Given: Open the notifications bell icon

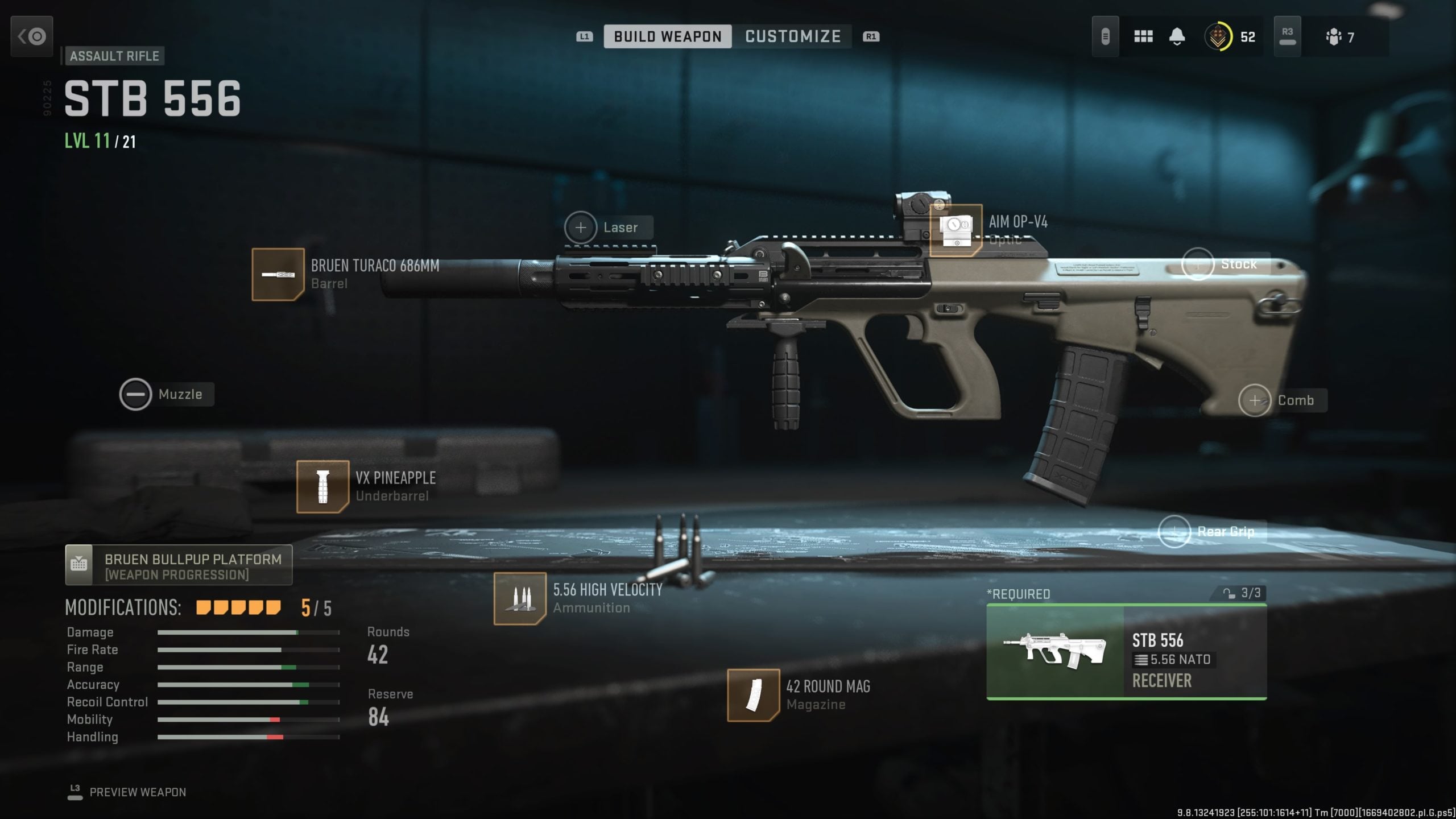Looking at the screenshot, I should pos(1176,36).
